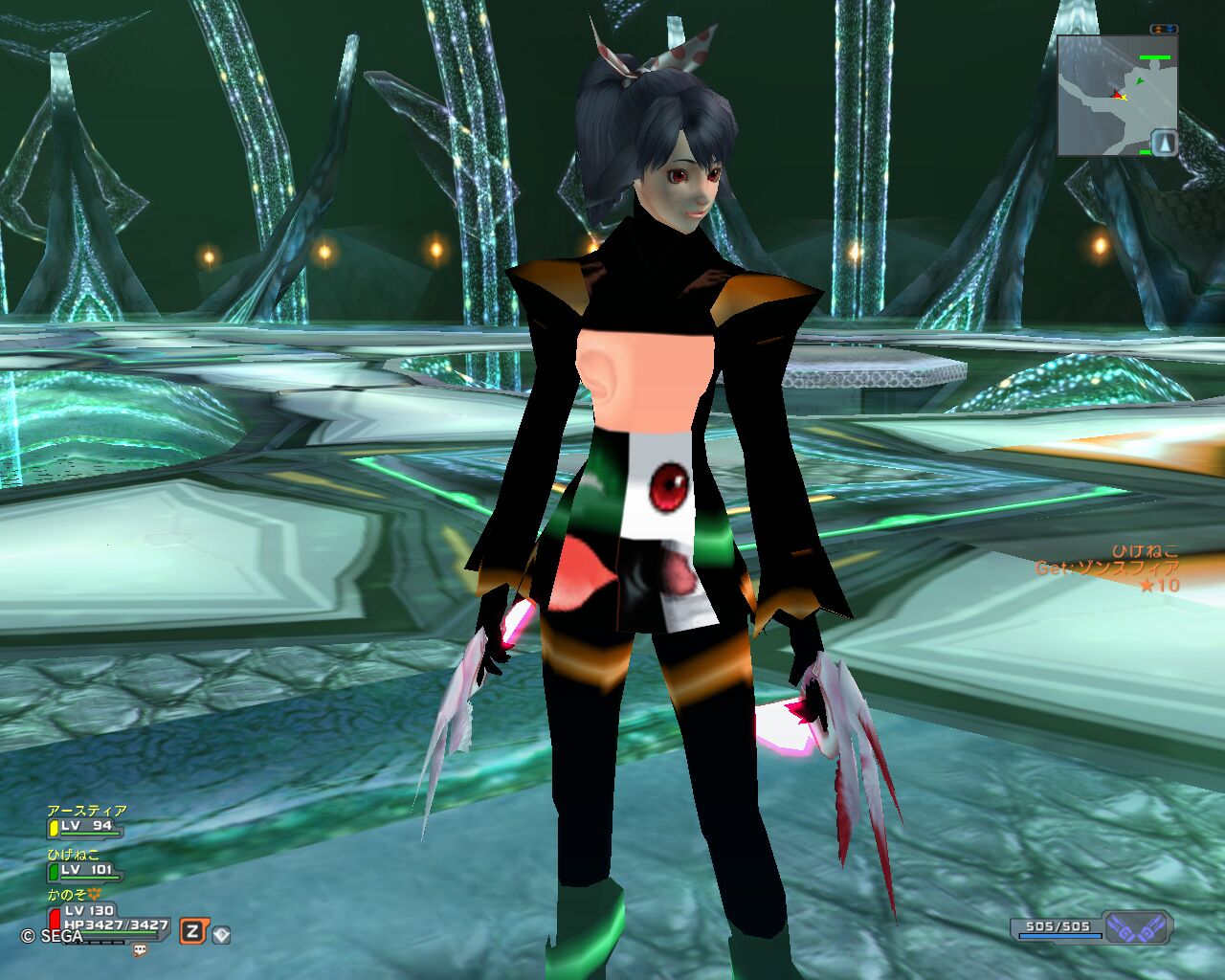Click the orange and blue indicator above minimap
1225x980 pixels.
[1163, 30]
